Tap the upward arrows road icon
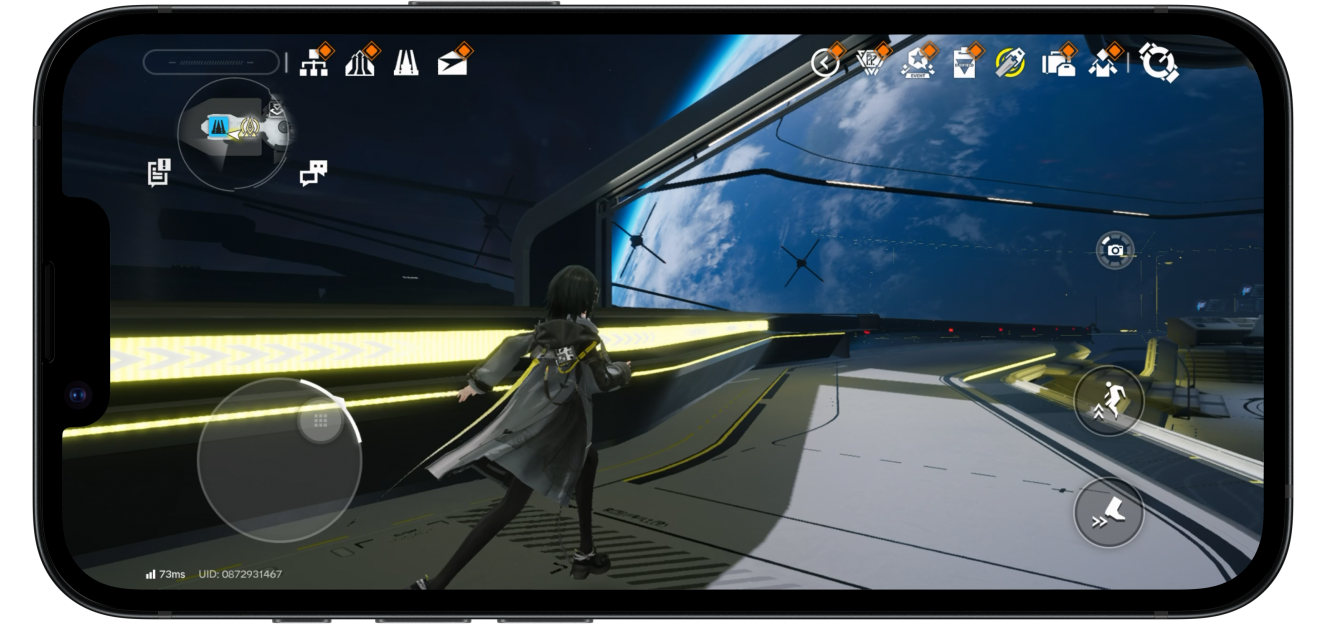This screenshot has width=1326, height=624. coord(360,63)
